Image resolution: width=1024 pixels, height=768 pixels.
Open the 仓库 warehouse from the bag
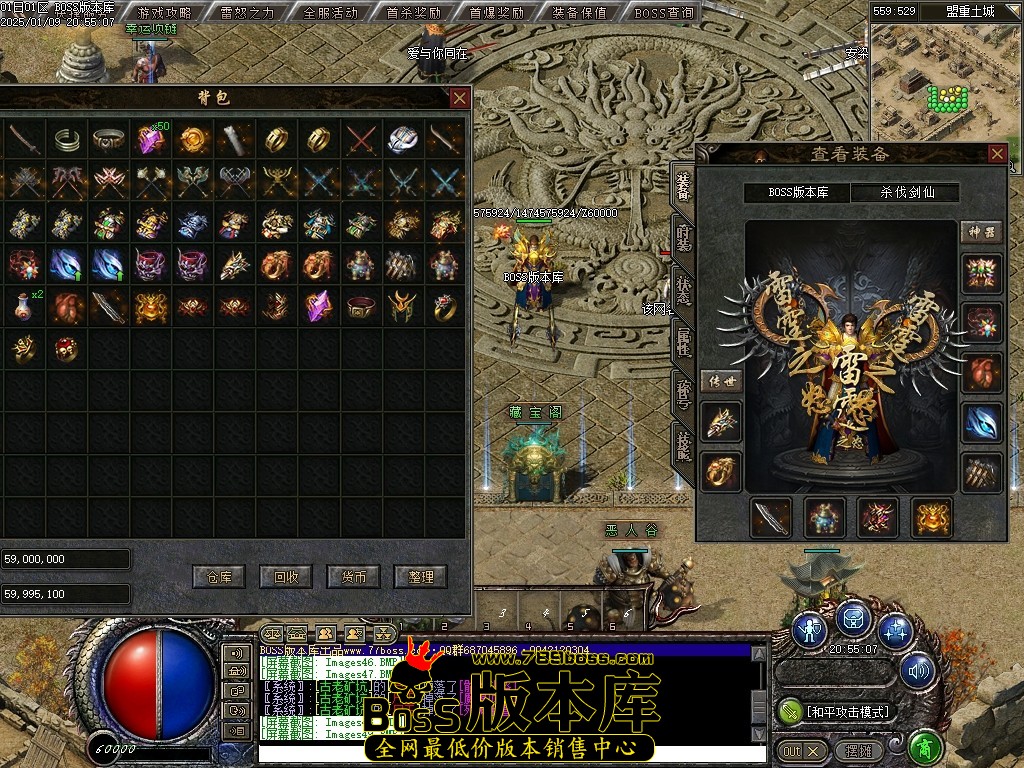(219, 577)
